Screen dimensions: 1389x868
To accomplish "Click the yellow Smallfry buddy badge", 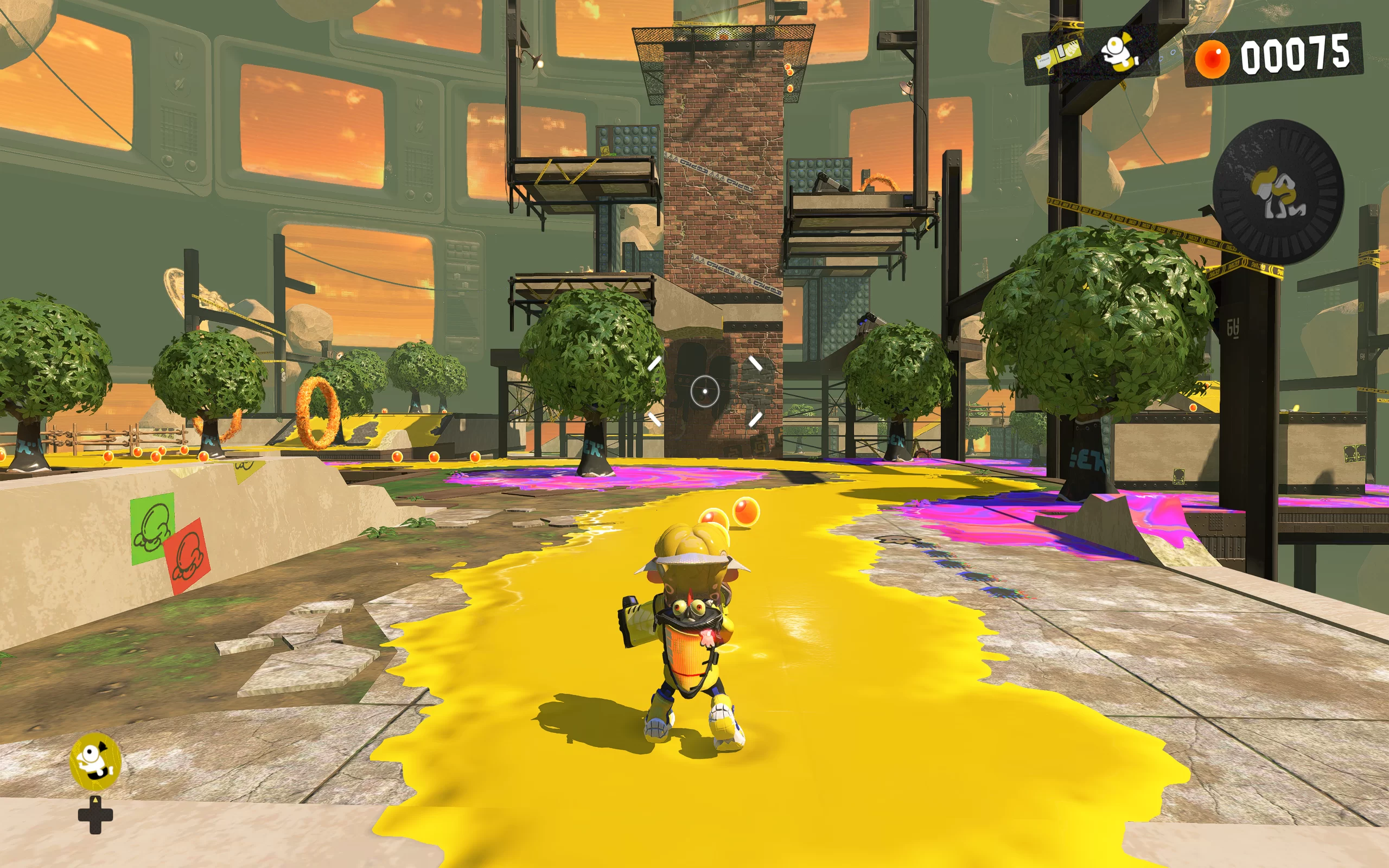I will [95, 761].
